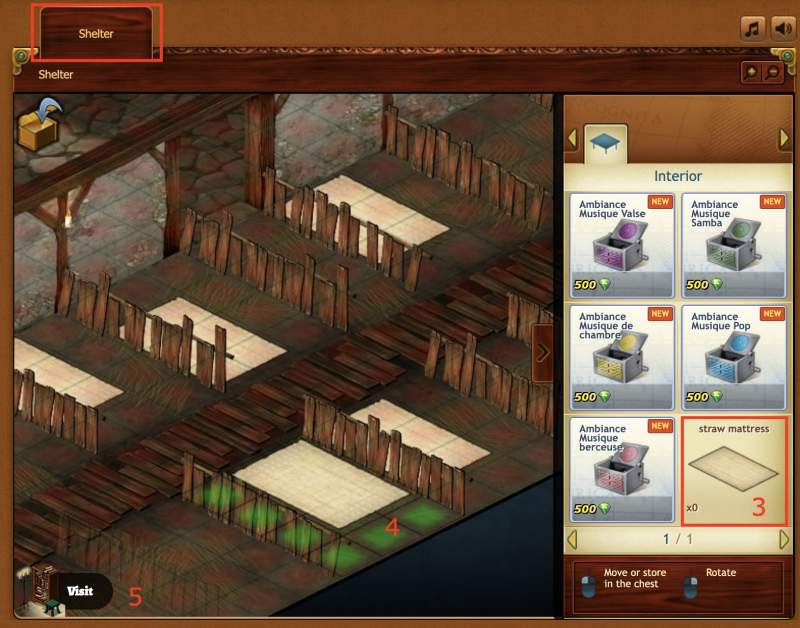
Task: Select the Interior table category tab
Action: pyautogui.click(x=605, y=143)
